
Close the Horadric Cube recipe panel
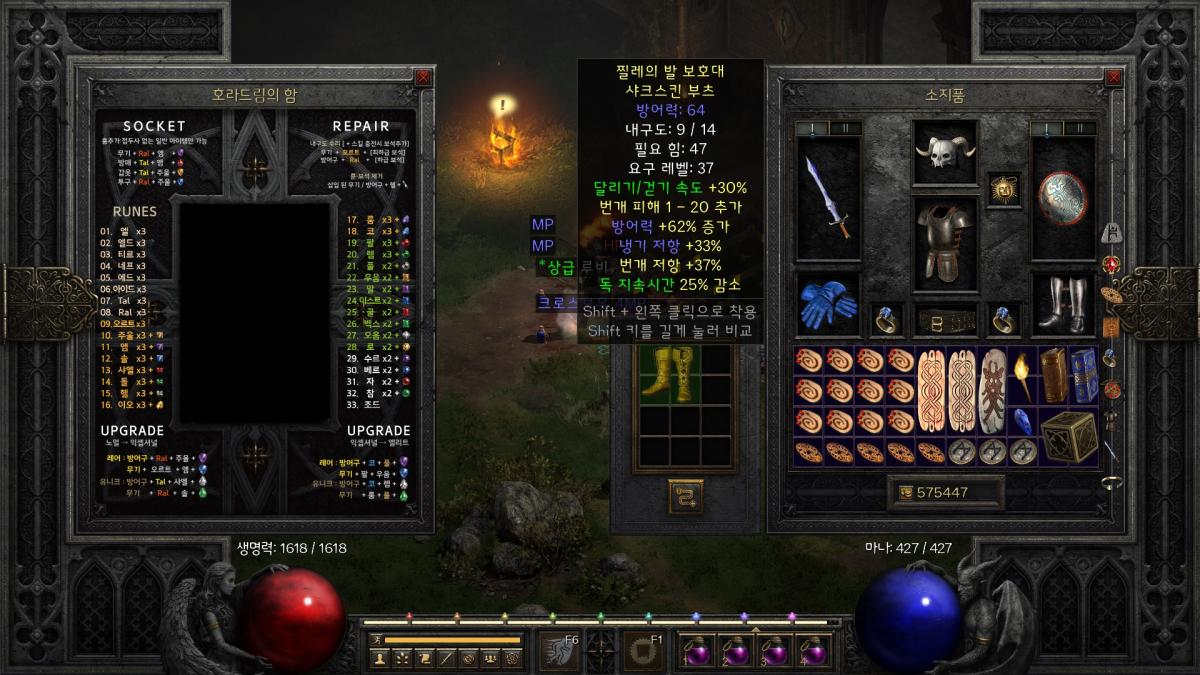click(424, 77)
